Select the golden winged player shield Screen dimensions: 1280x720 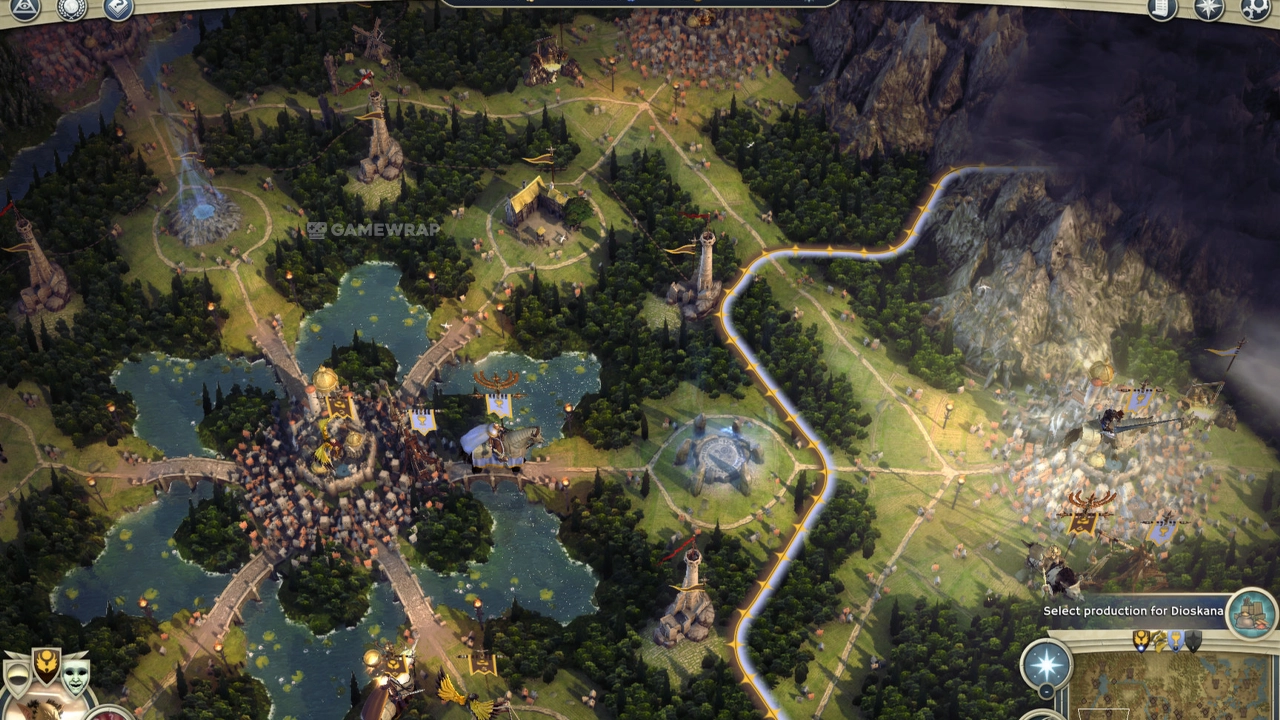click(x=1141, y=641)
